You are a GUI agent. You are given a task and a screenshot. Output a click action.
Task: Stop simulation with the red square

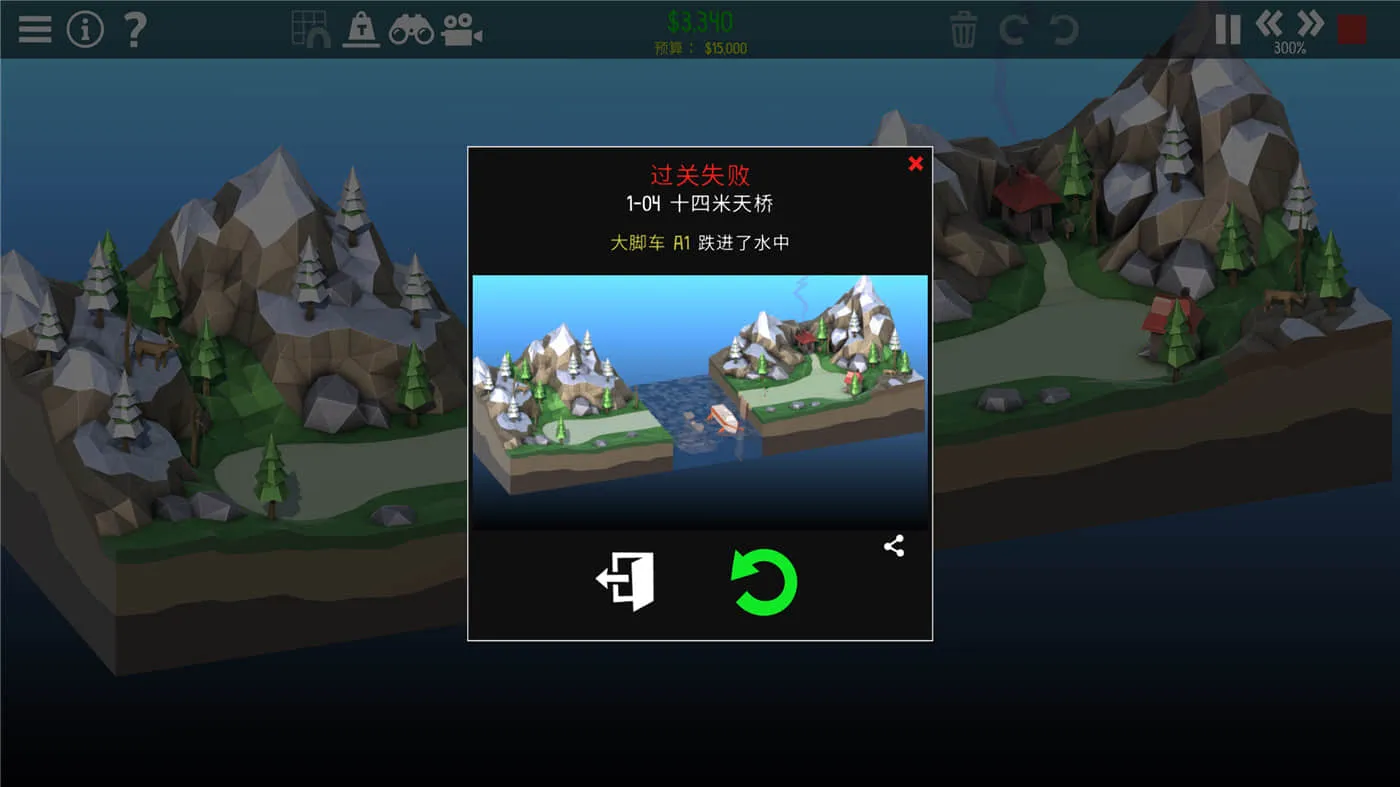tap(1351, 28)
